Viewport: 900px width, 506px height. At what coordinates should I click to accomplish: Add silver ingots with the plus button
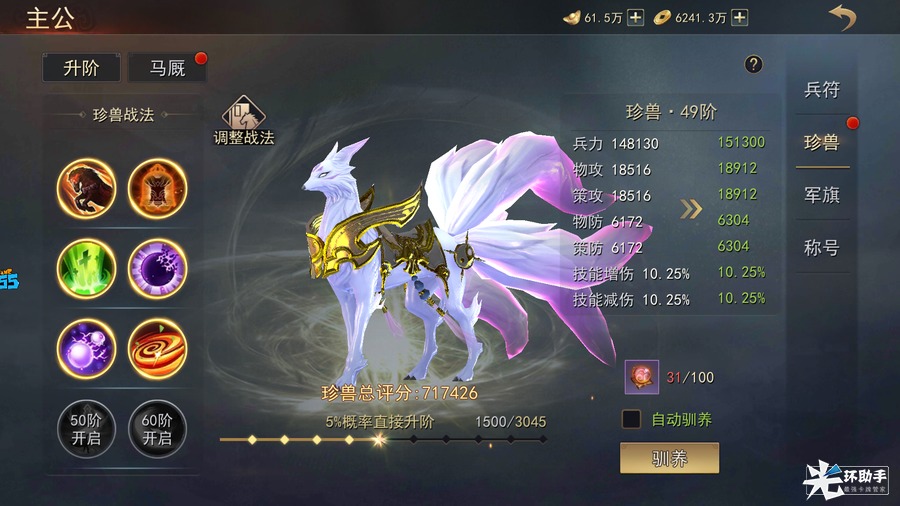(x=635, y=17)
